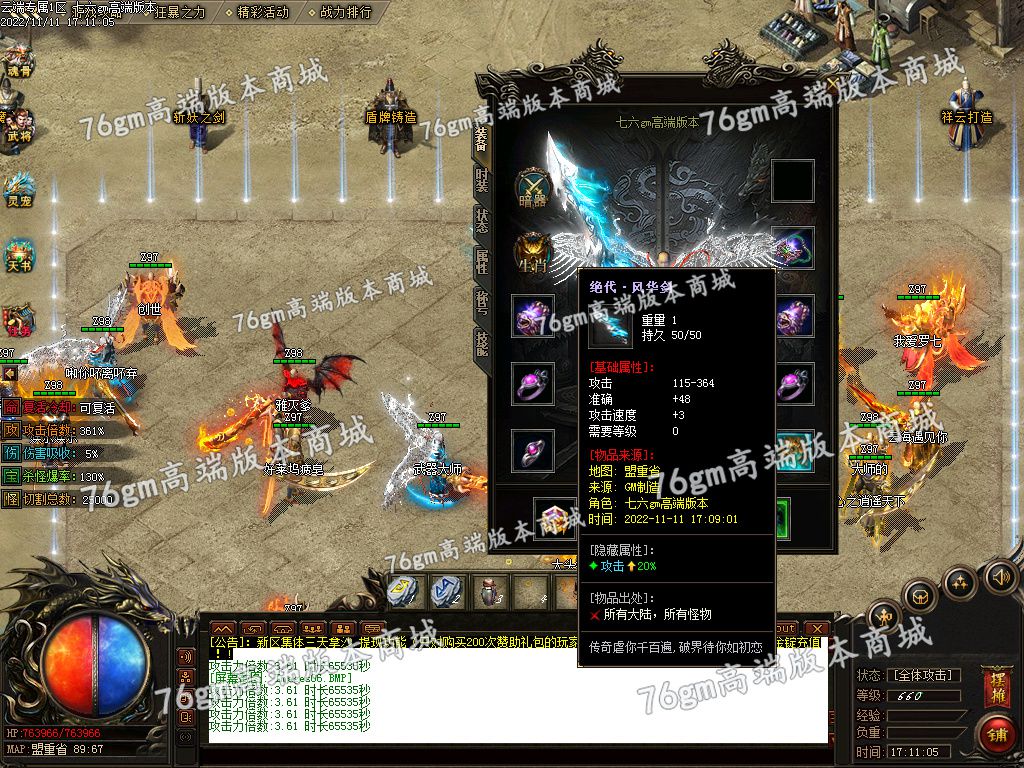Close the chat window with X
The width and height of the screenshot is (1024, 768).
[x=818, y=629]
